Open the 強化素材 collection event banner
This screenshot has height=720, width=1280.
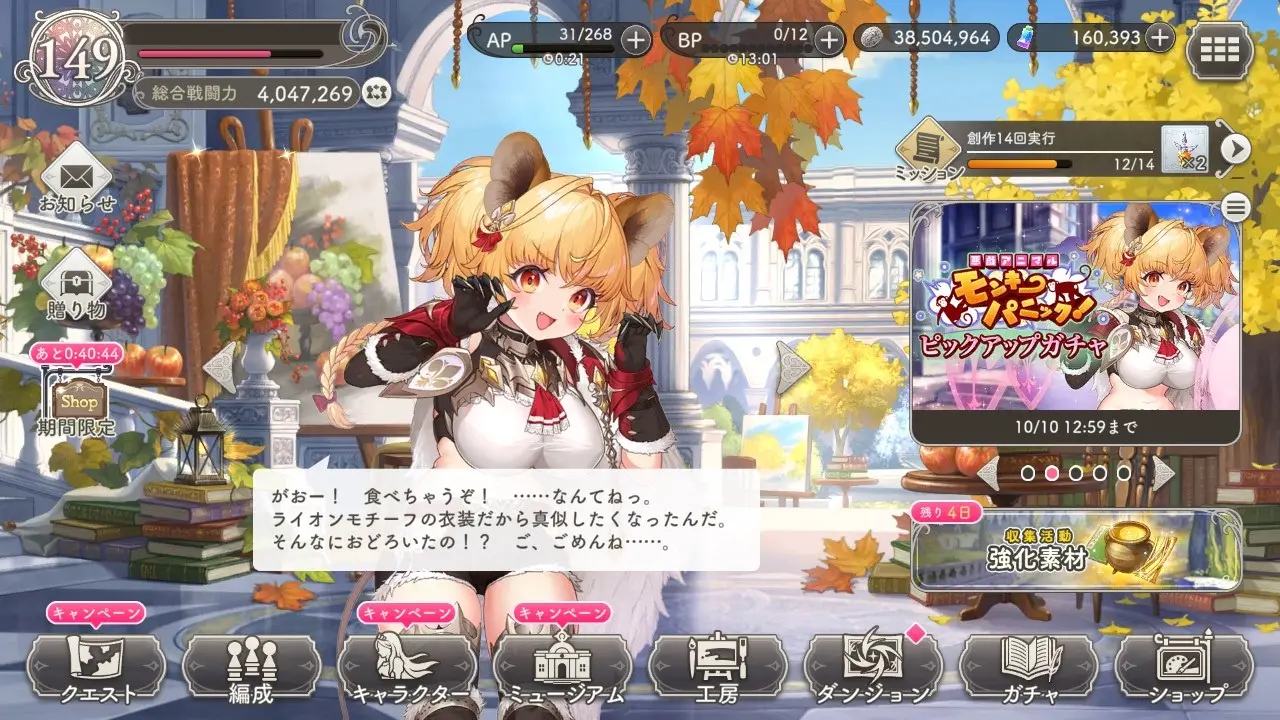click(x=1076, y=550)
